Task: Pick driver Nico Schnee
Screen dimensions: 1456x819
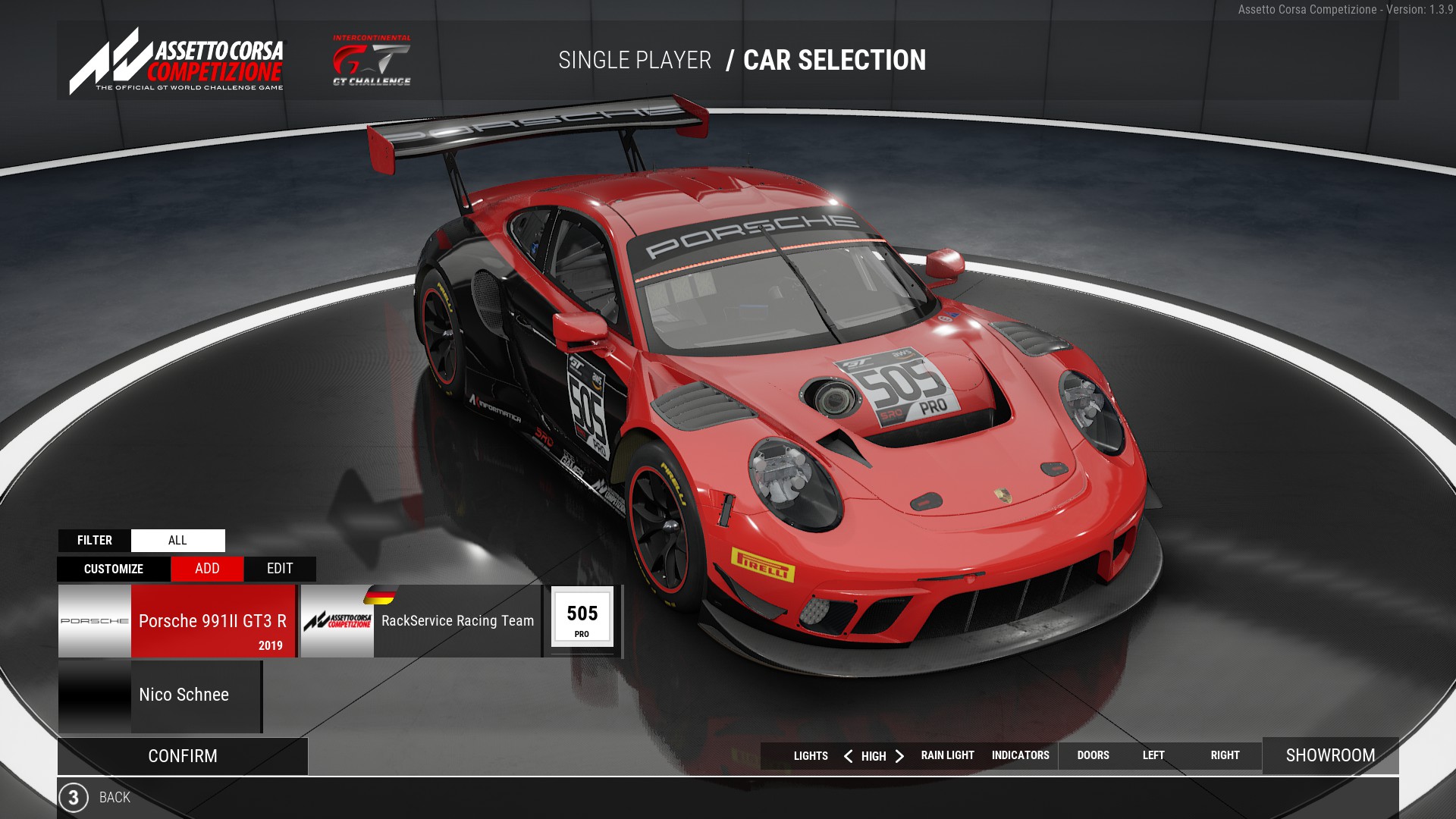Action: coord(161,695)
